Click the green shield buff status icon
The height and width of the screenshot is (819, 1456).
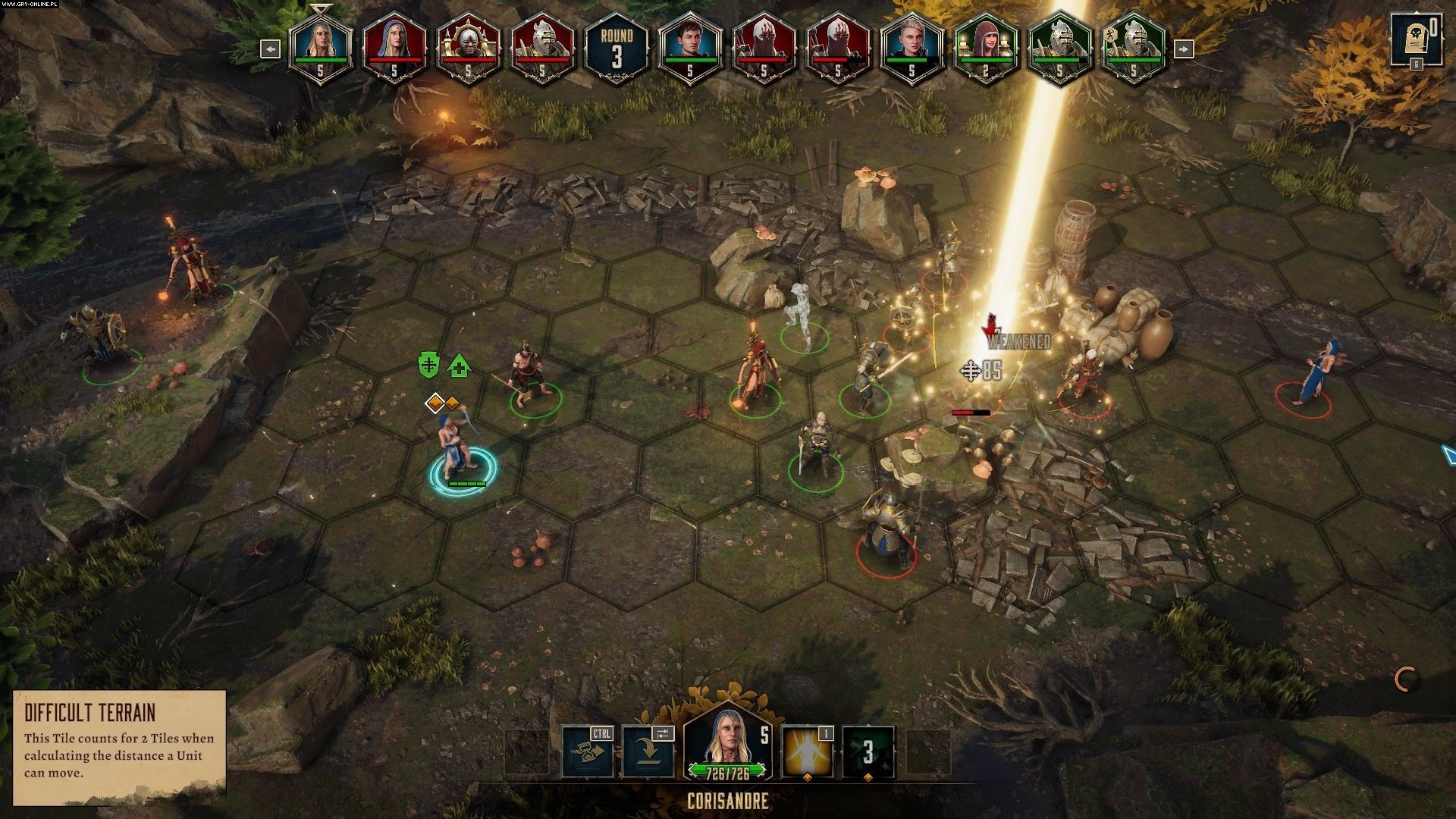click(x=429, y=365)
